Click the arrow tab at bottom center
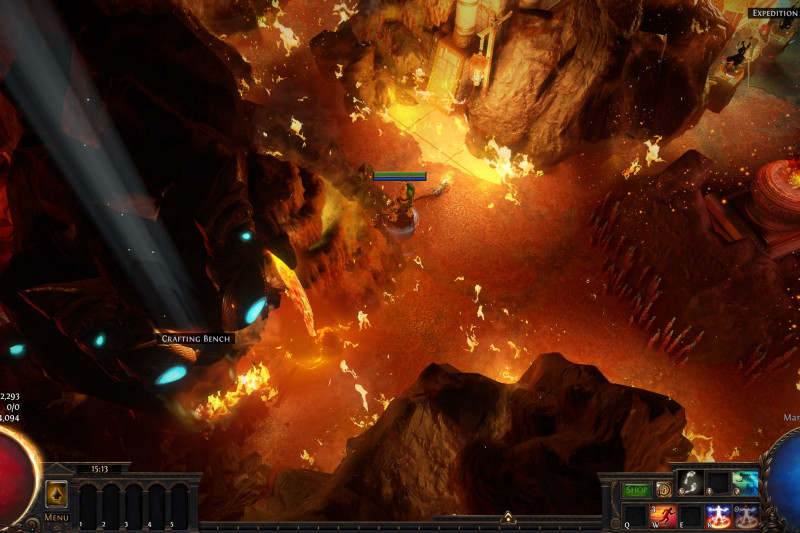The width and height of the screenshot is (800, 533). coord(507,518)
